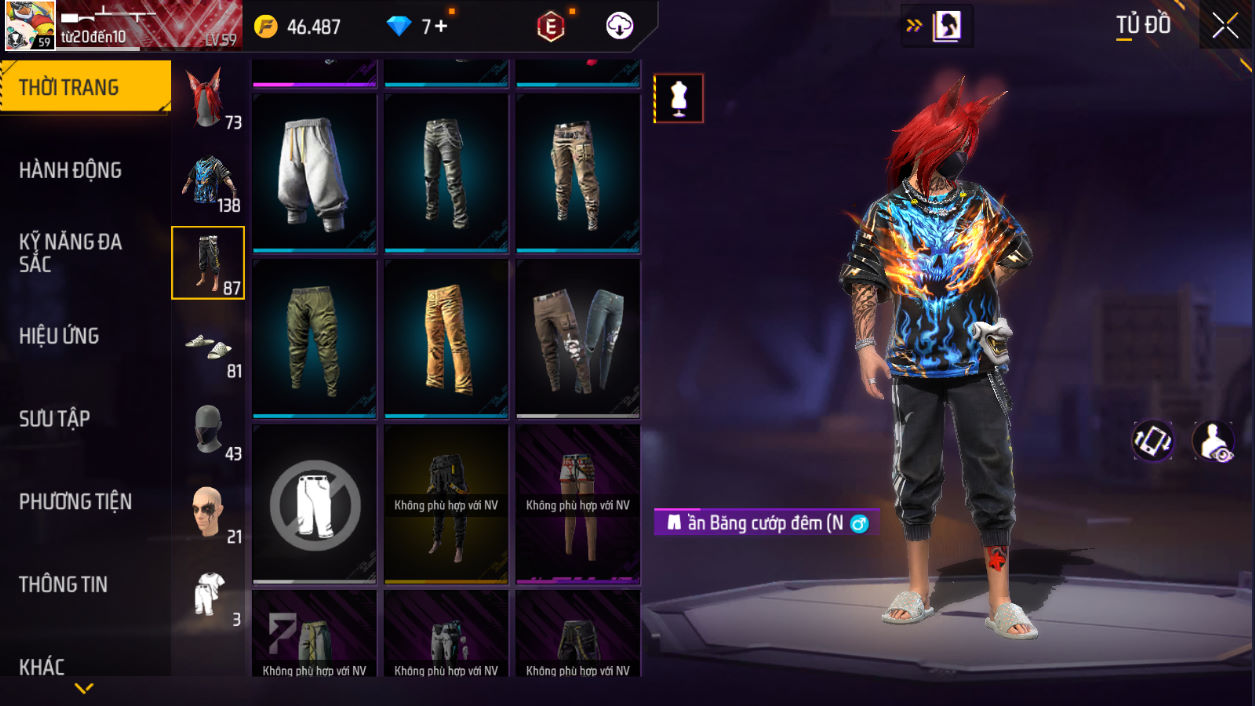
Task: Choose the black mask category
Action: 208,429
